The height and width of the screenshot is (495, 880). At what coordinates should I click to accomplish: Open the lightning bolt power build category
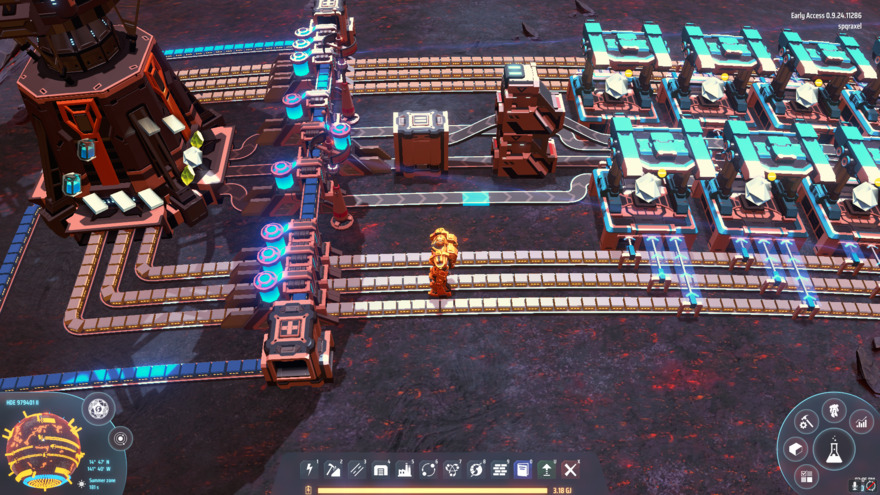[310, 469]
